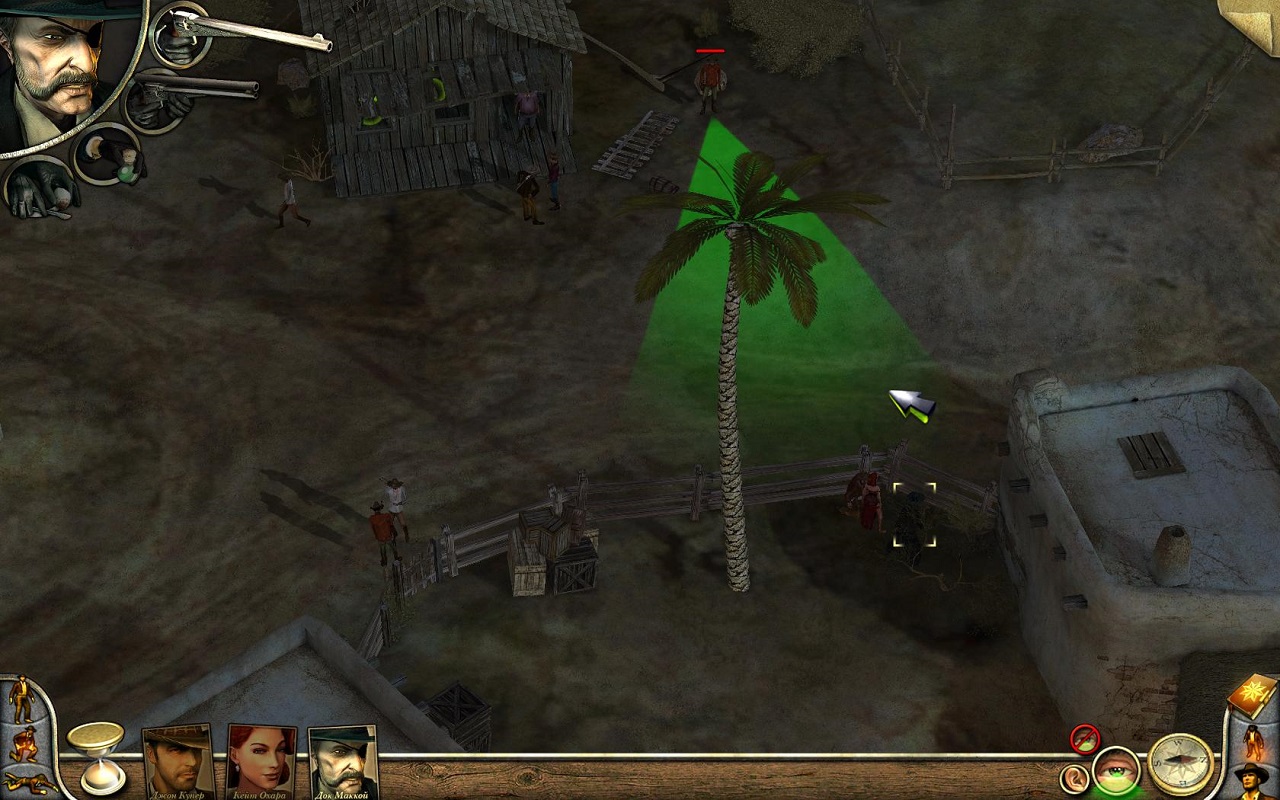This screenshot has height=800, width=1280.
Task: Switch to the crouching posture
Action: tap(22, 744)
